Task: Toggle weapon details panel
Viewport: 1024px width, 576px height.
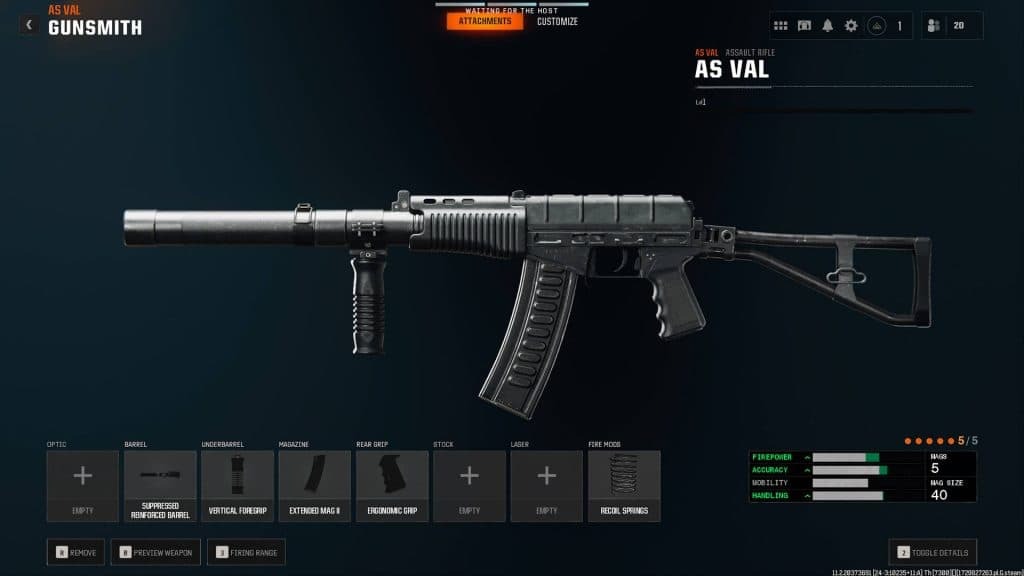Action: point(933,551)
